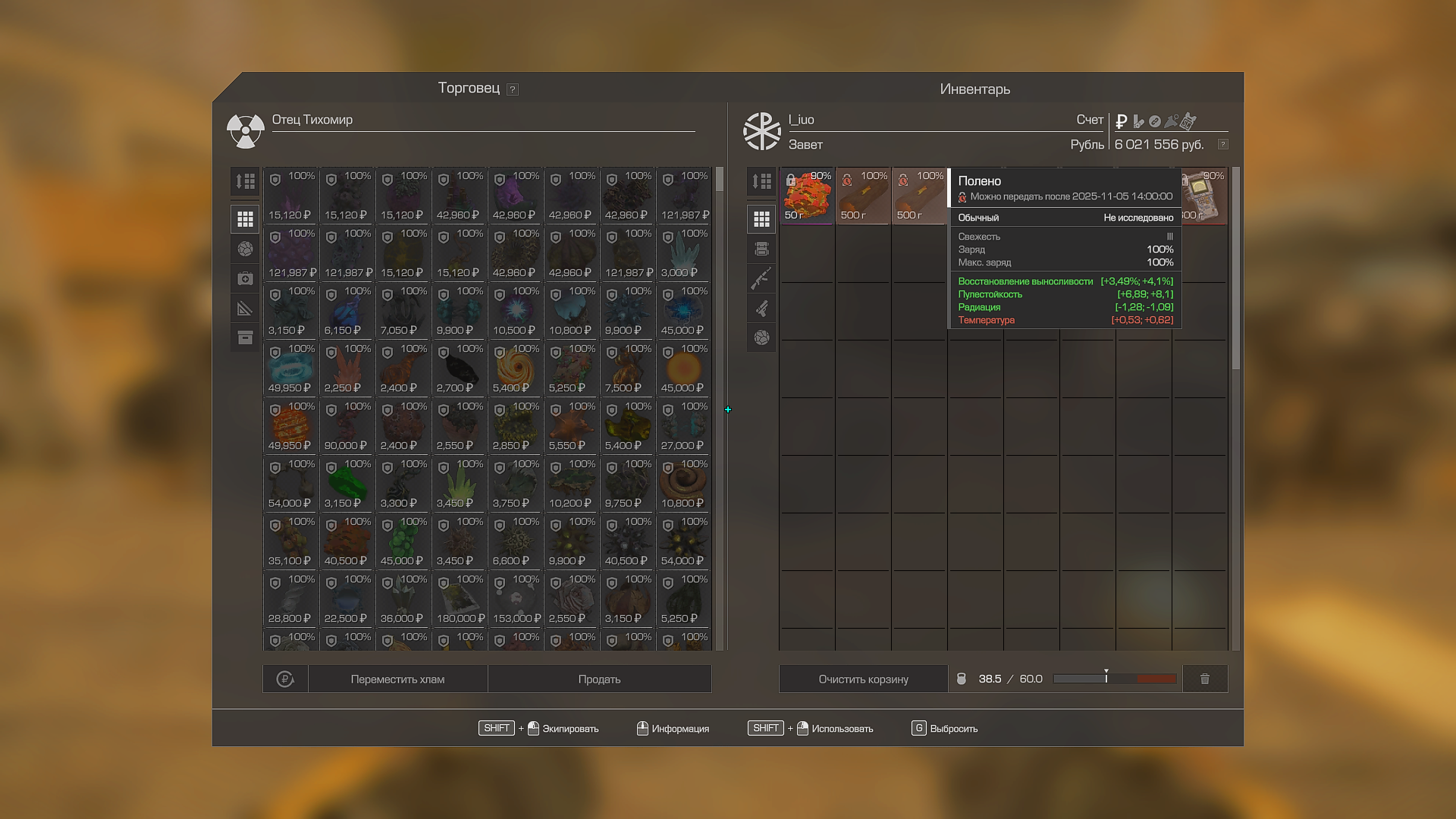Toggle trader item sorting button
Screen dimensions: 1456x819
[245, 181]
